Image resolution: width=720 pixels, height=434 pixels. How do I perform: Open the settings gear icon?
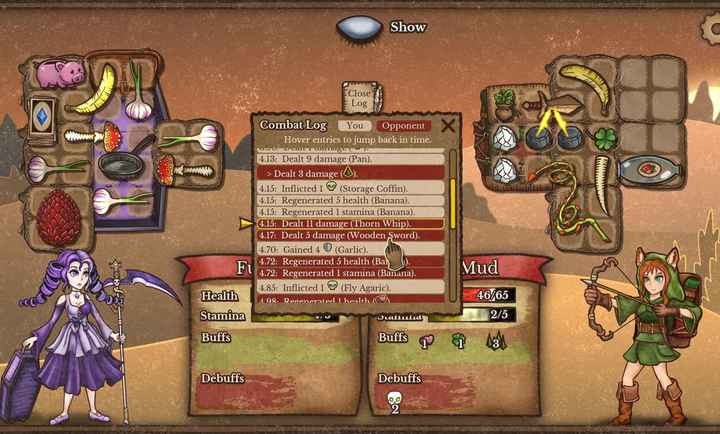(x=711, y=28)
